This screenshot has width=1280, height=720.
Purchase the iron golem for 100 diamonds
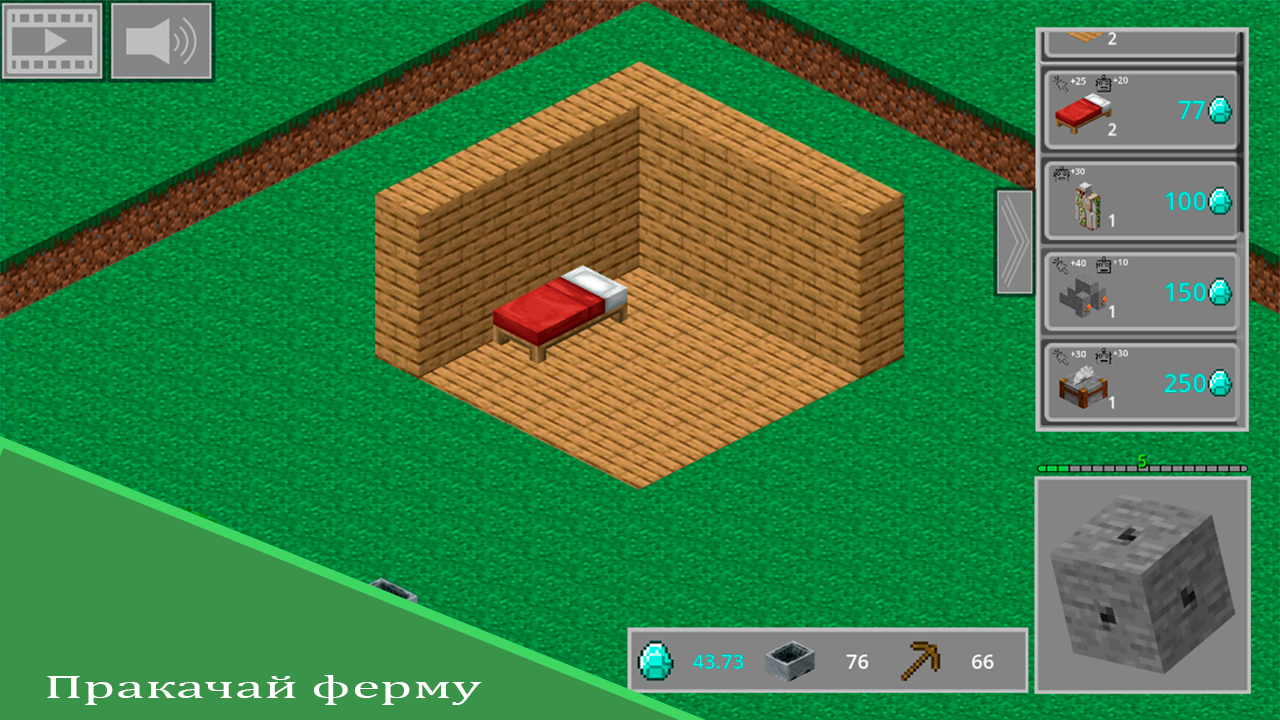click(x=1140, y=204)
